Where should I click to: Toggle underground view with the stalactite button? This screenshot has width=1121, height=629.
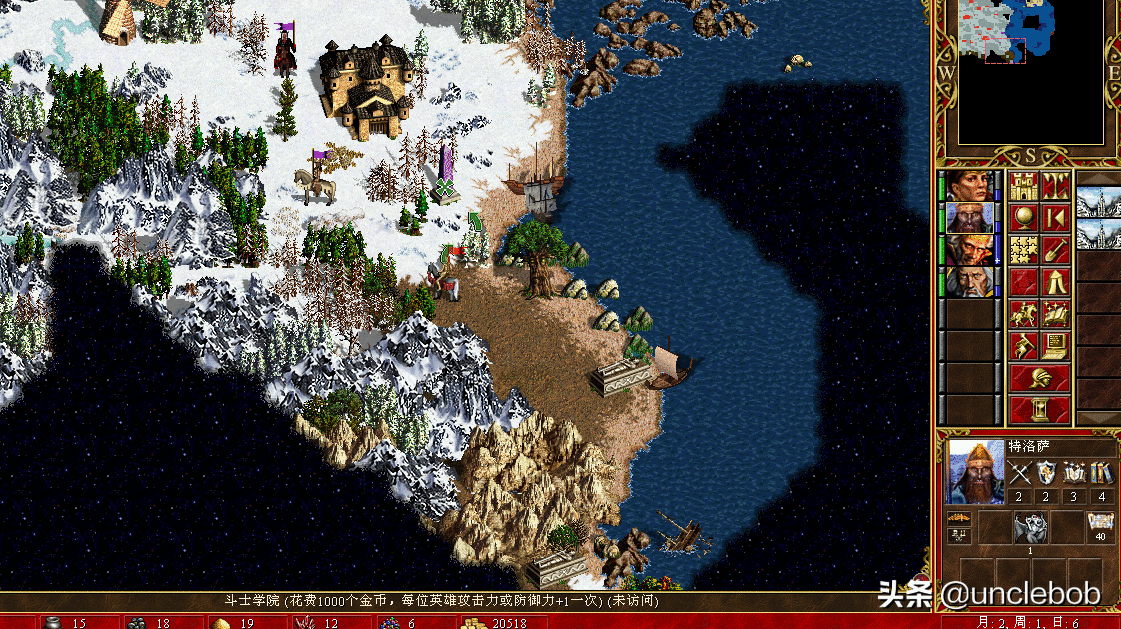pyautogui.click(x=1056, y=186)
